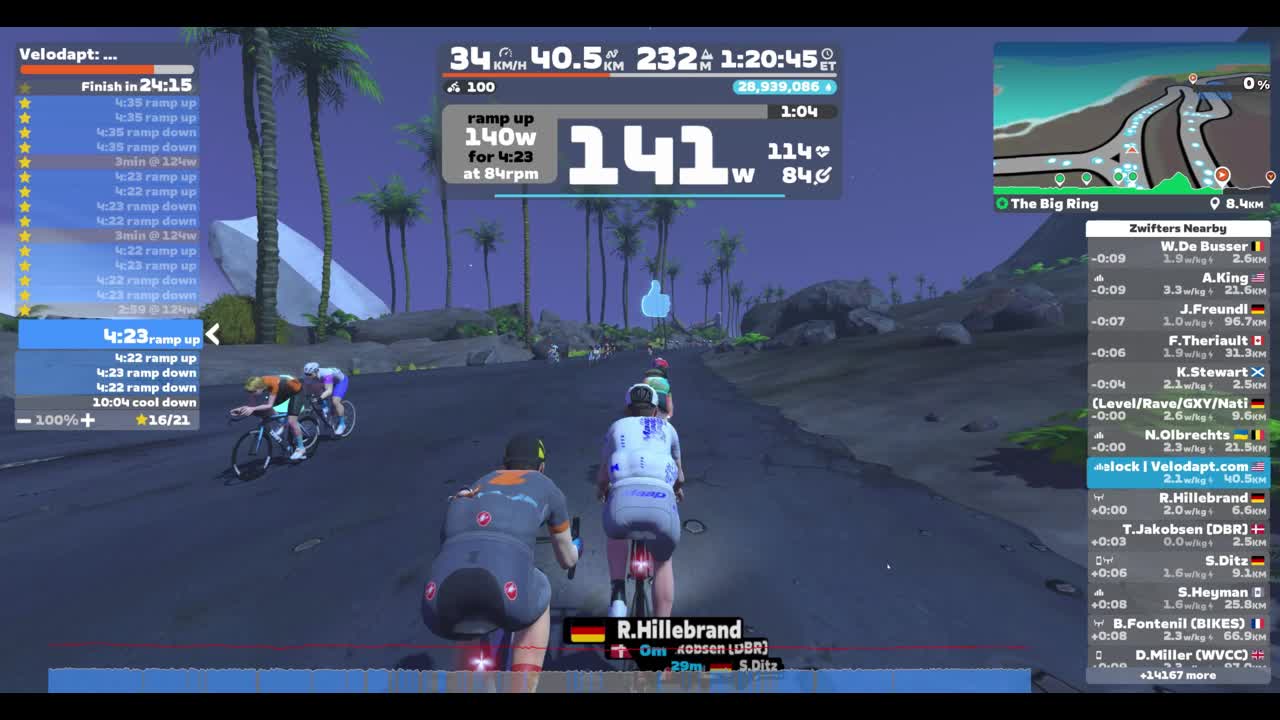Select S.Ditz in the nearby riders list
1280x720 pixels.
(1177, 567)
